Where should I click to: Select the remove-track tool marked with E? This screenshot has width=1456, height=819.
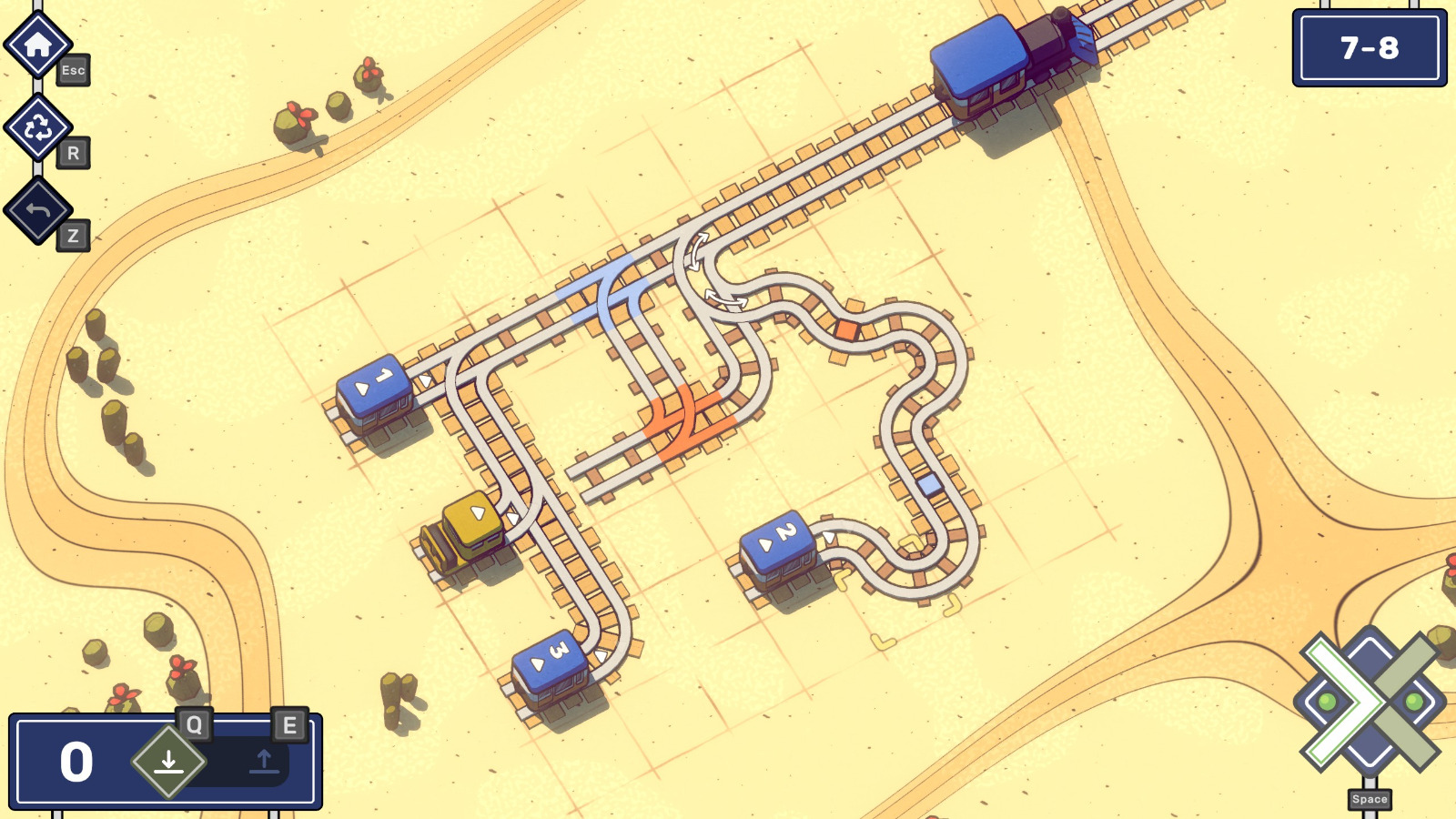(x=264, y=761)
